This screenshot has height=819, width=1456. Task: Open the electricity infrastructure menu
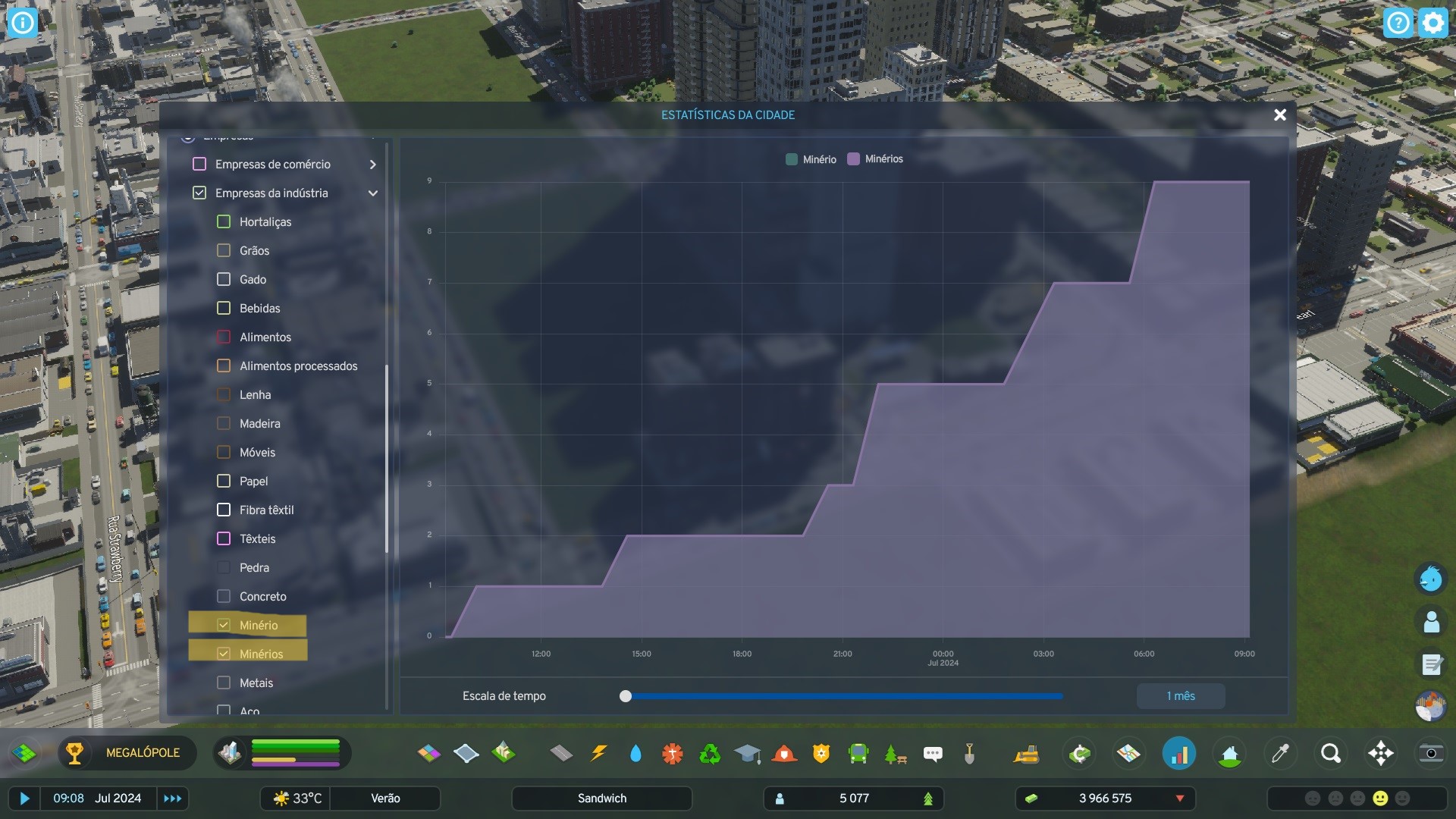[600, 753]
